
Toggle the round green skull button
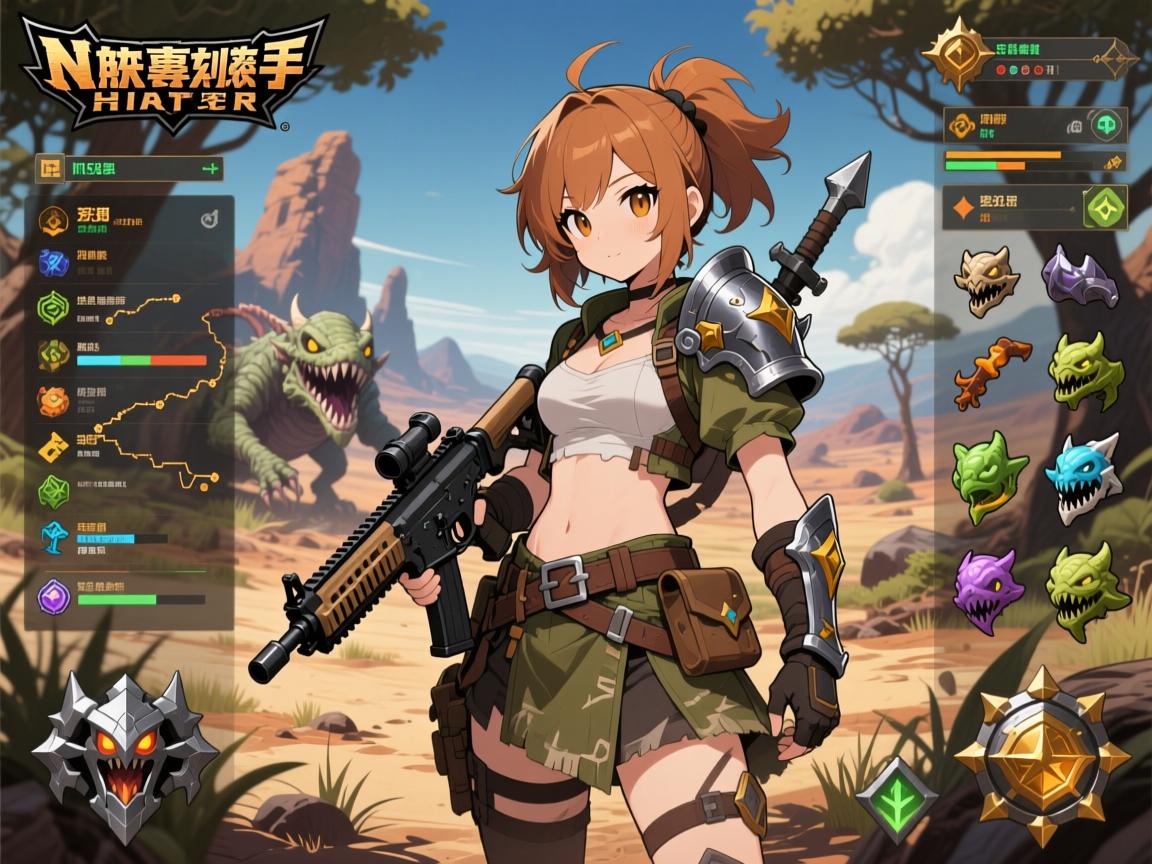[1106, 125]
